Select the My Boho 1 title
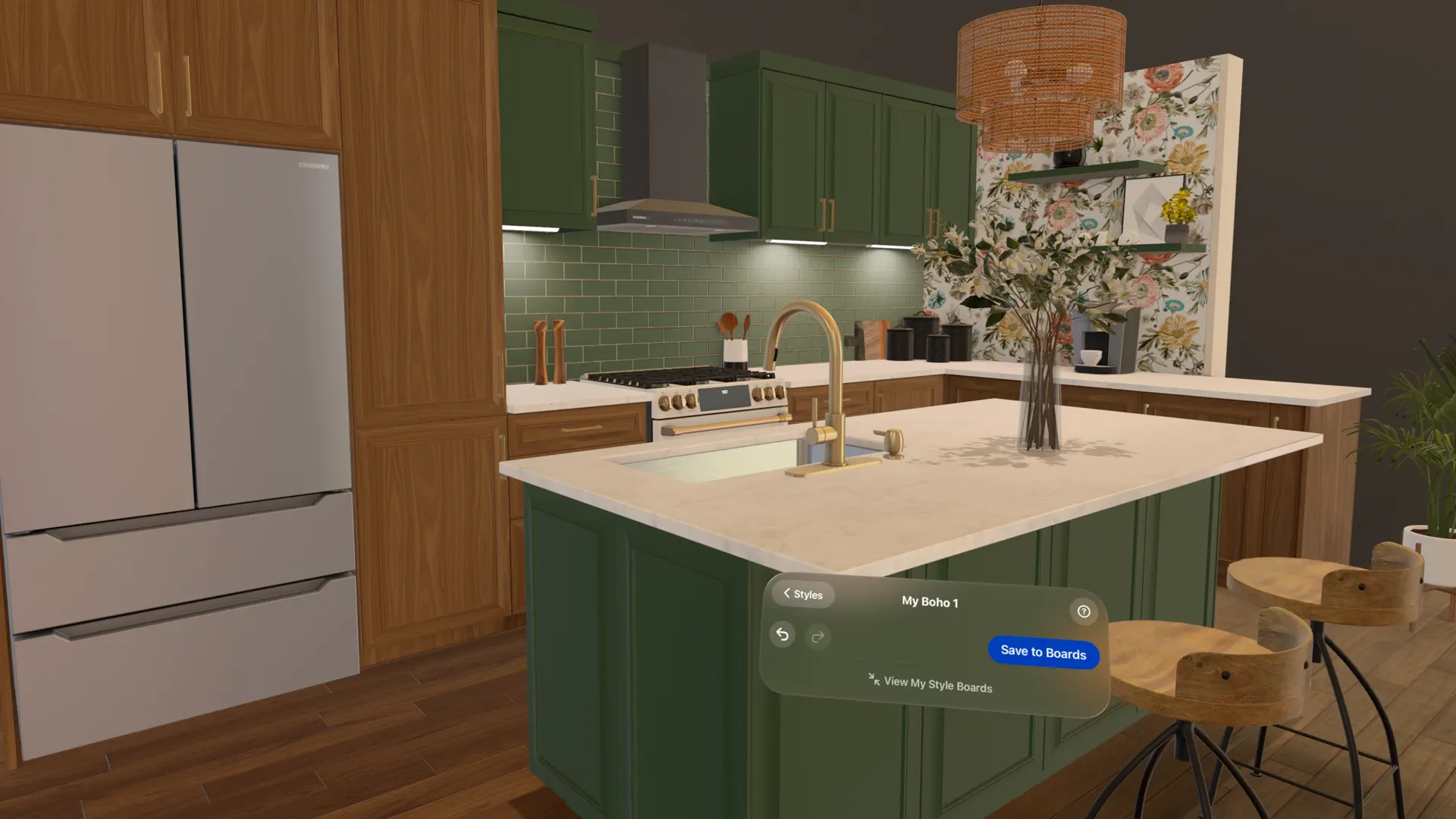 pos(930,602)
